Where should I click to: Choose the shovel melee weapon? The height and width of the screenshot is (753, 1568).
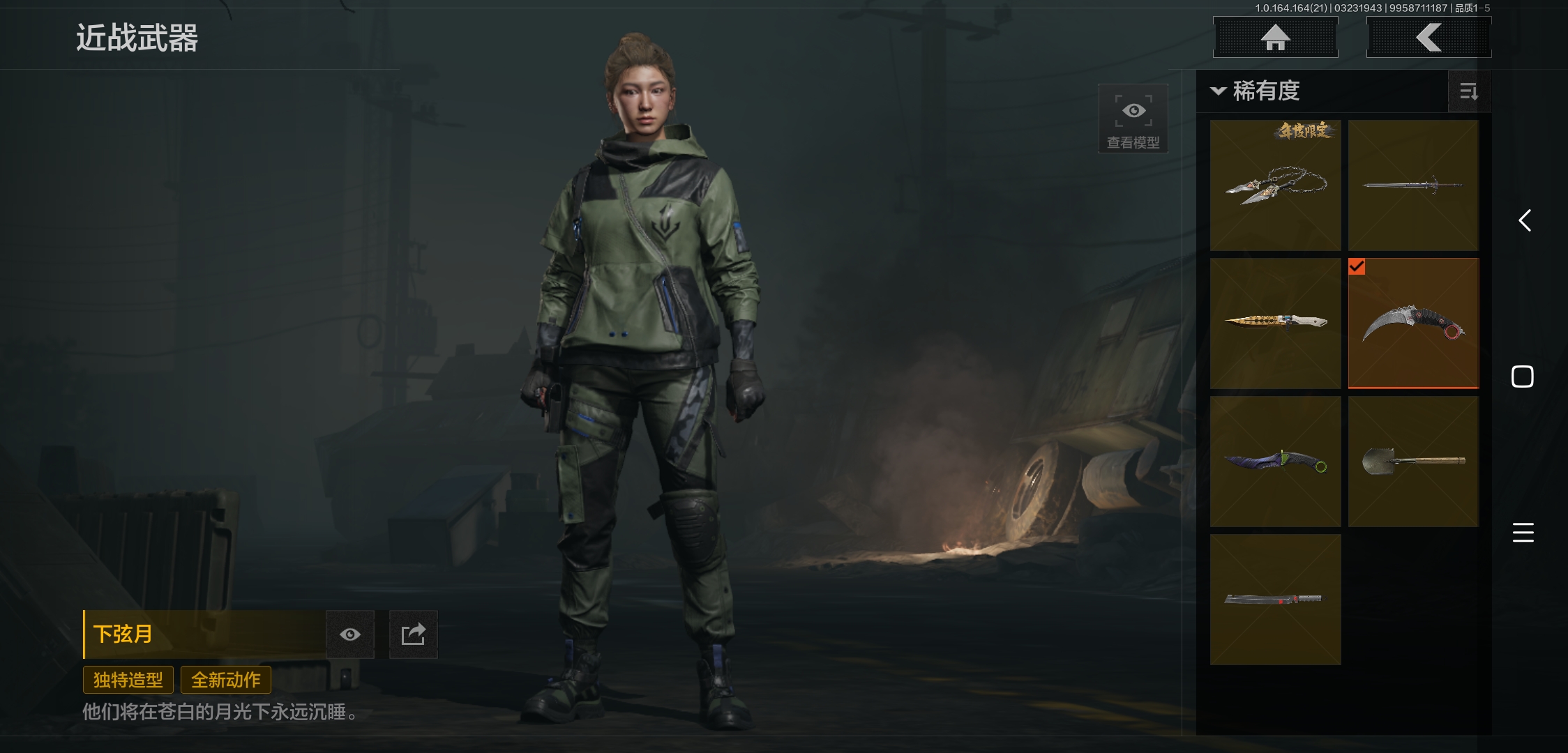pos(1413,462)
